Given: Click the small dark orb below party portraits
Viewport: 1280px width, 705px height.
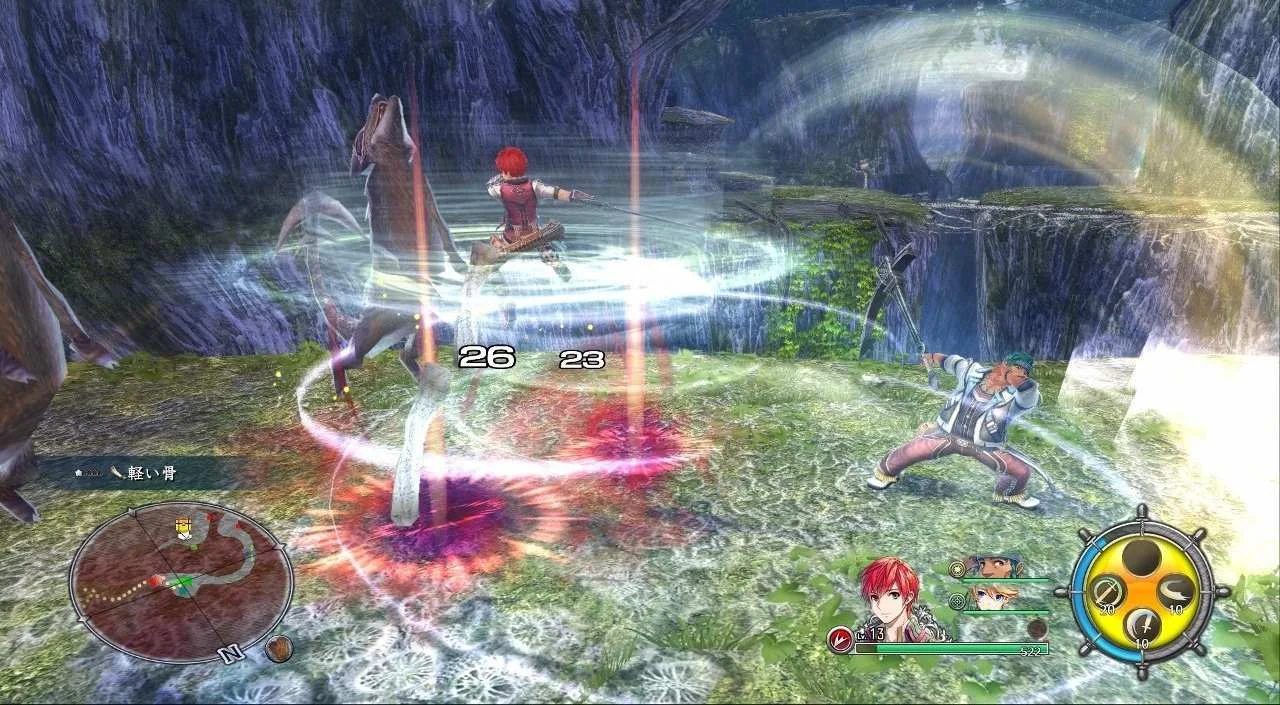Looking at the screenshot, I should coord(1037,628).
